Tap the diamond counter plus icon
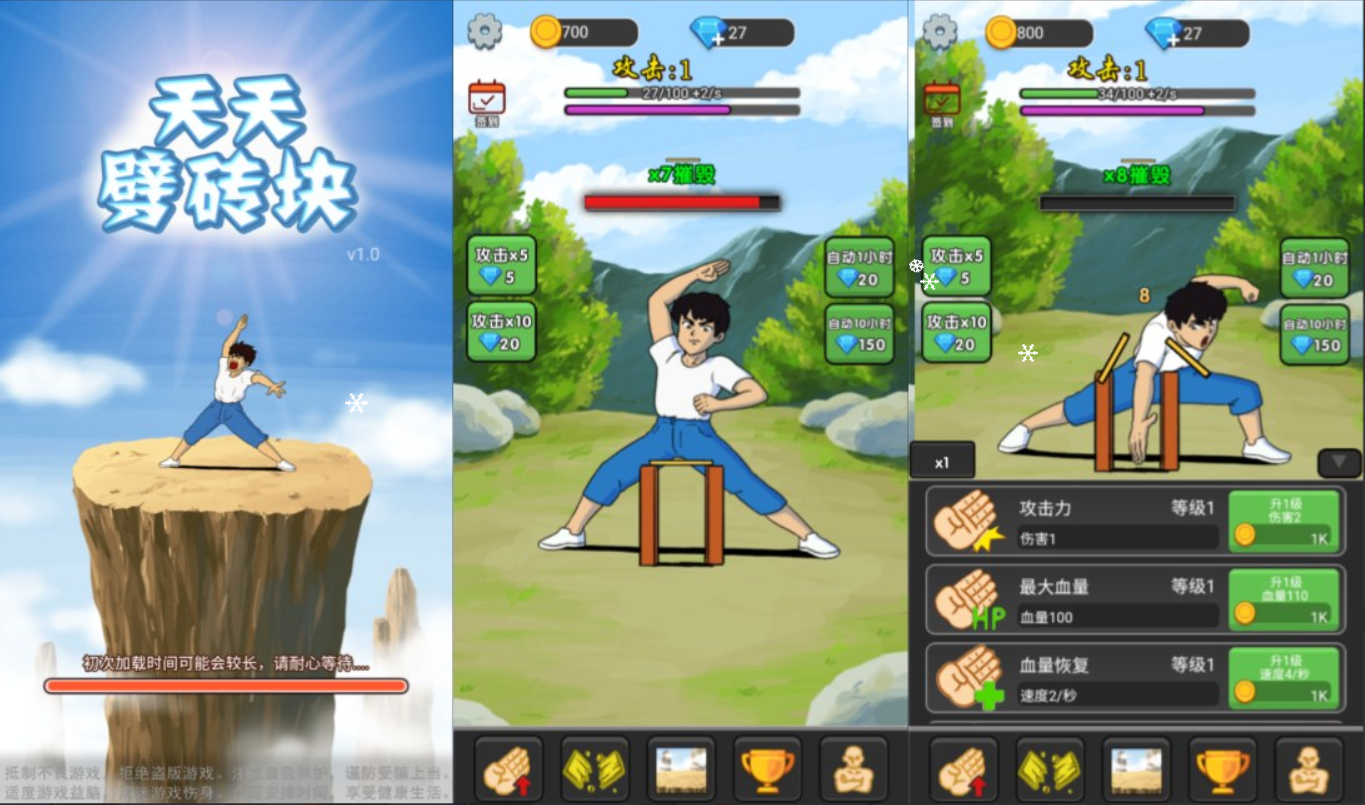Screen dimensions: 1365x805 coord(716,39)
